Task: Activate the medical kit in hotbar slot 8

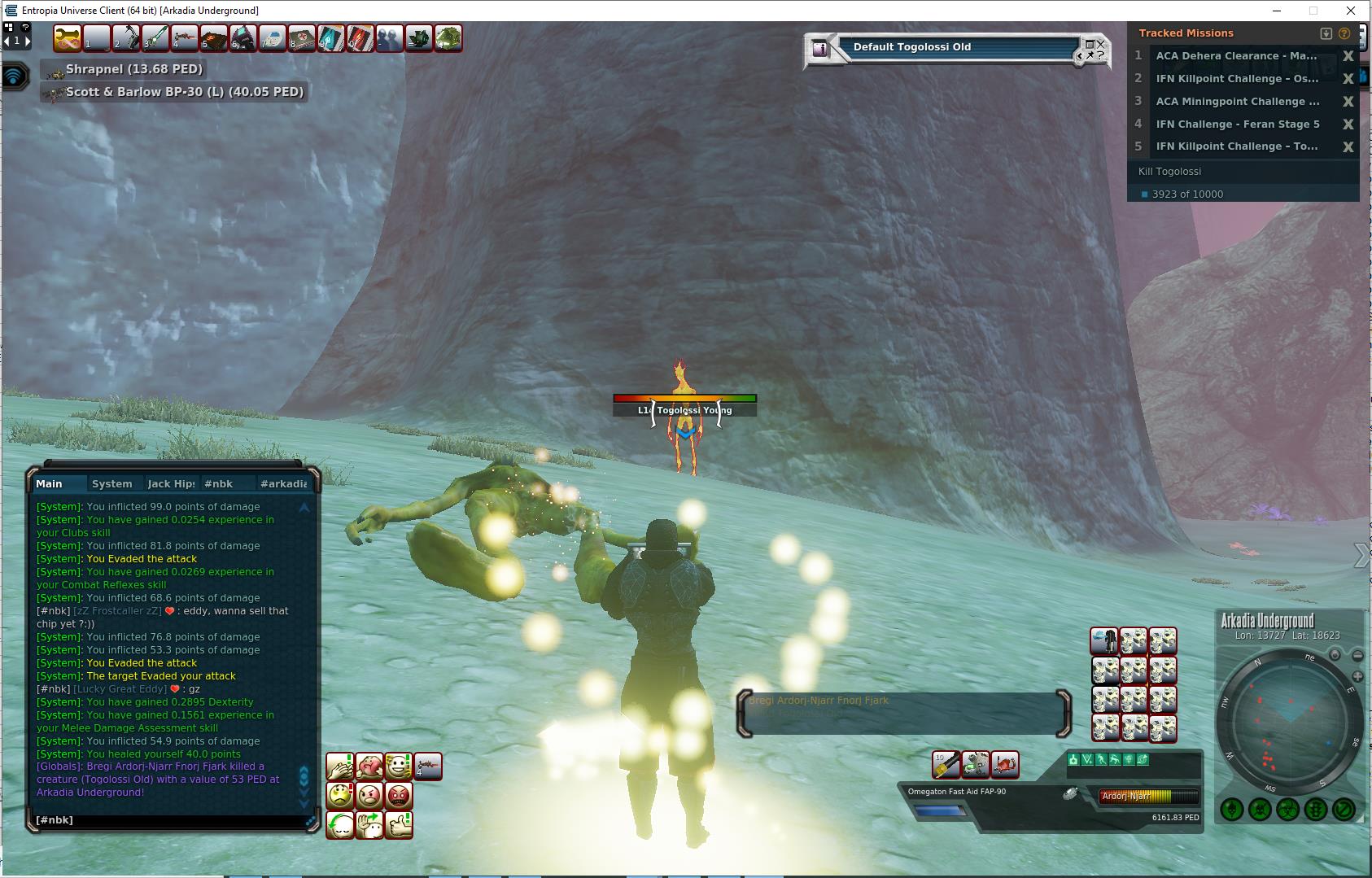Action: coord(301,38)
